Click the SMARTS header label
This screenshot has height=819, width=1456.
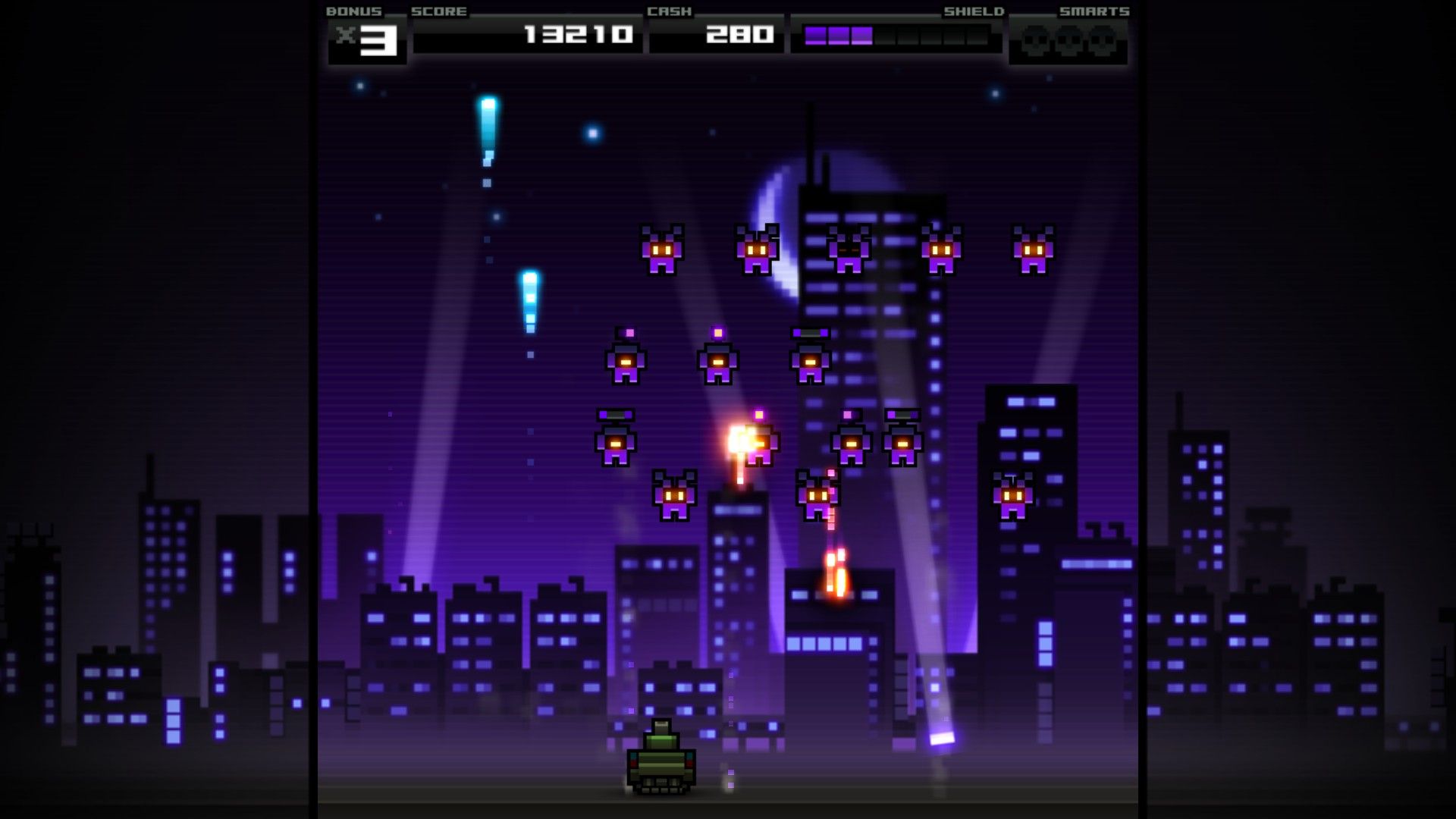point(1094,11)
